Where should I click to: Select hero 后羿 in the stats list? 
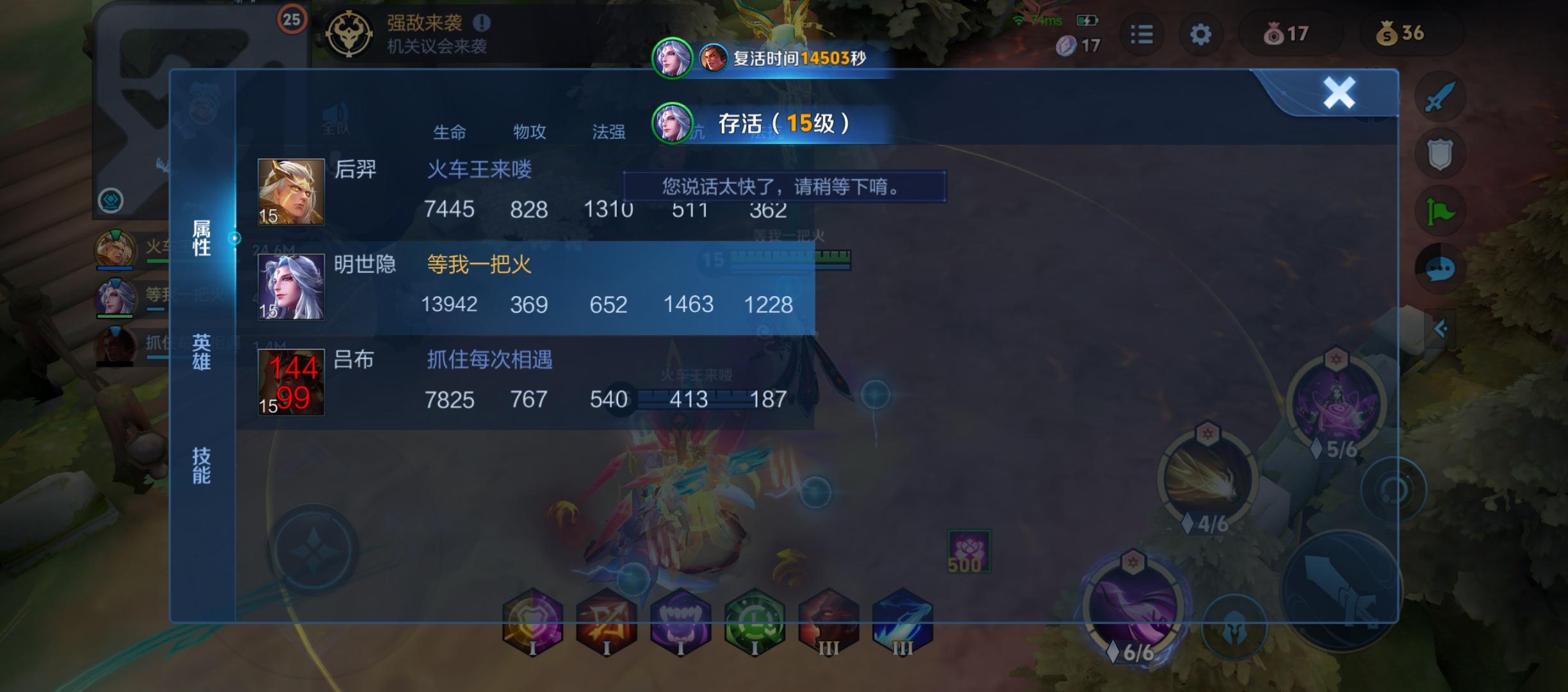357,169
